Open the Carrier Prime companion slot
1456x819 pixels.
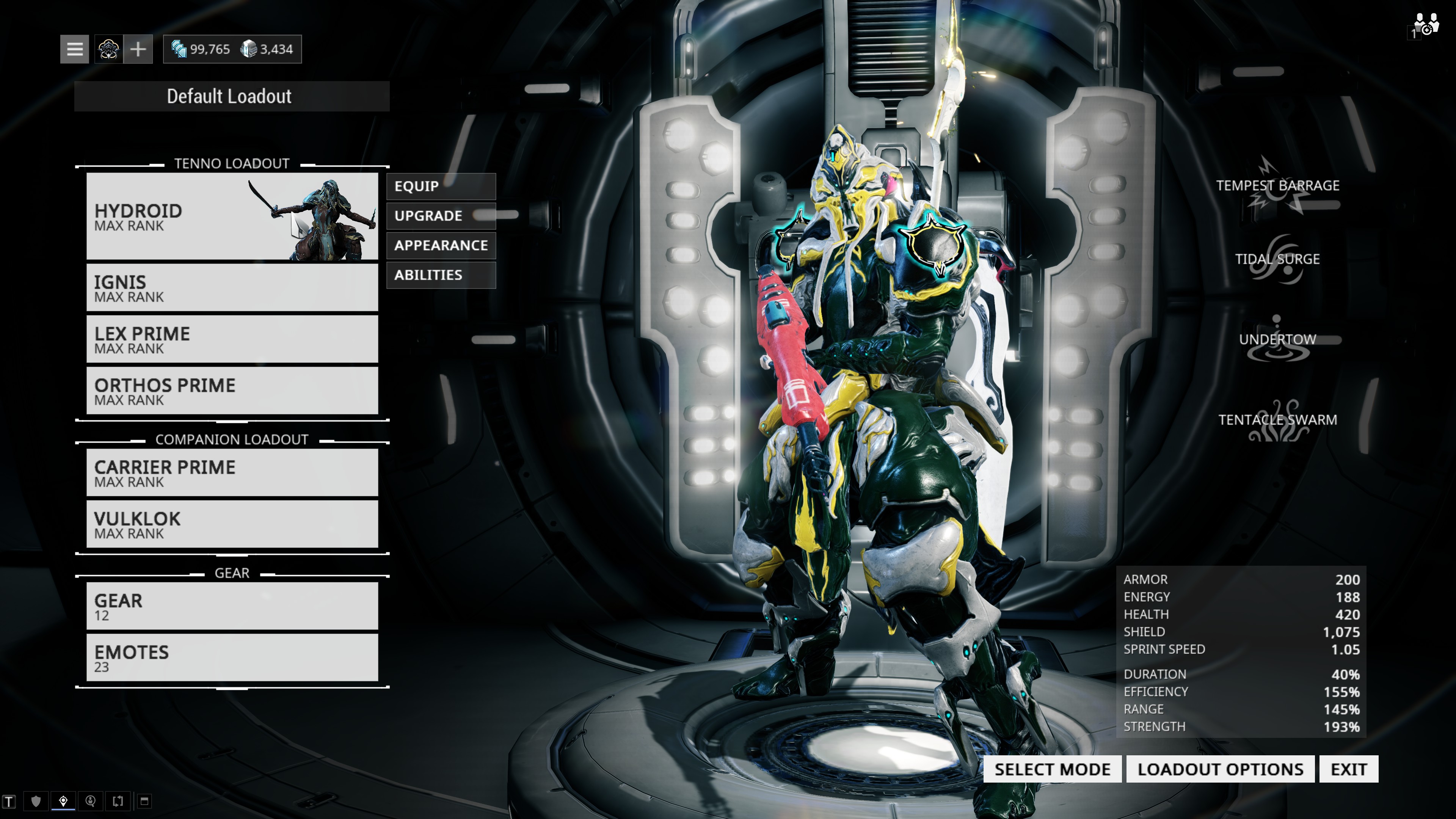click(232, 472)
